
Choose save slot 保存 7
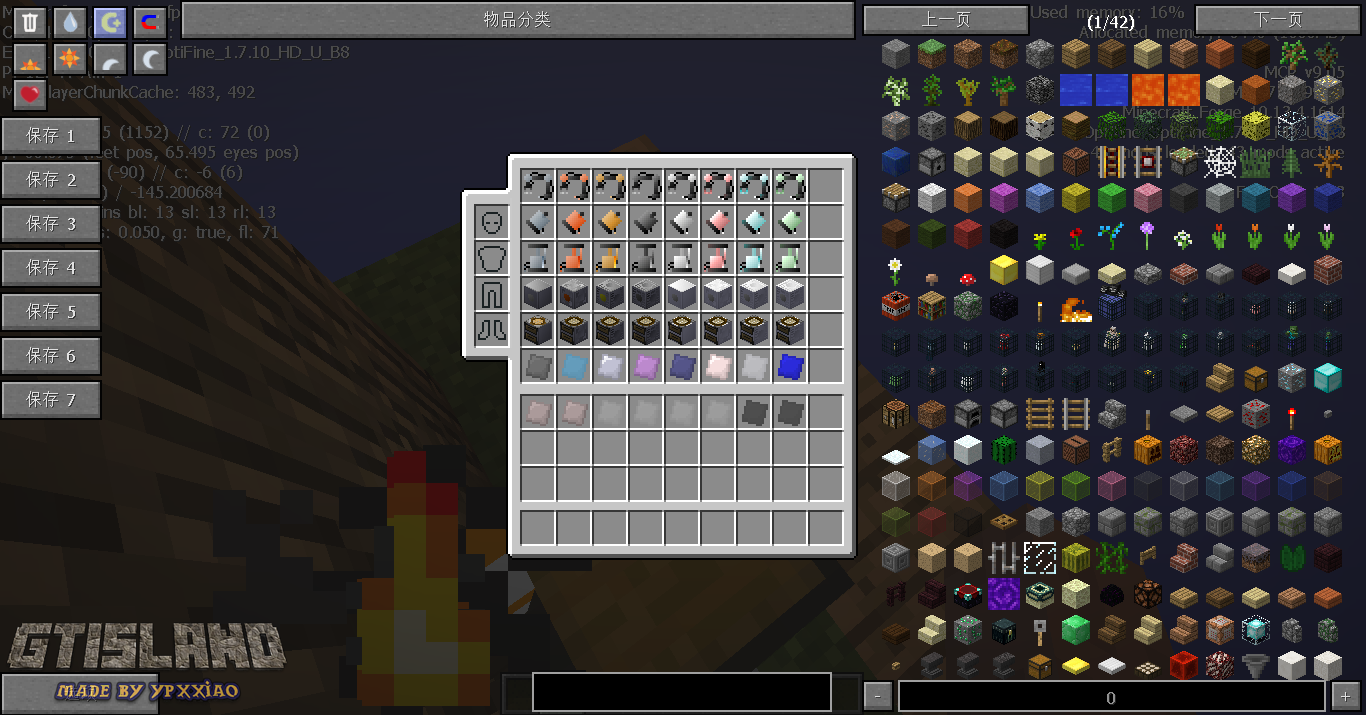pyautogui.click(x=51, y=400)
